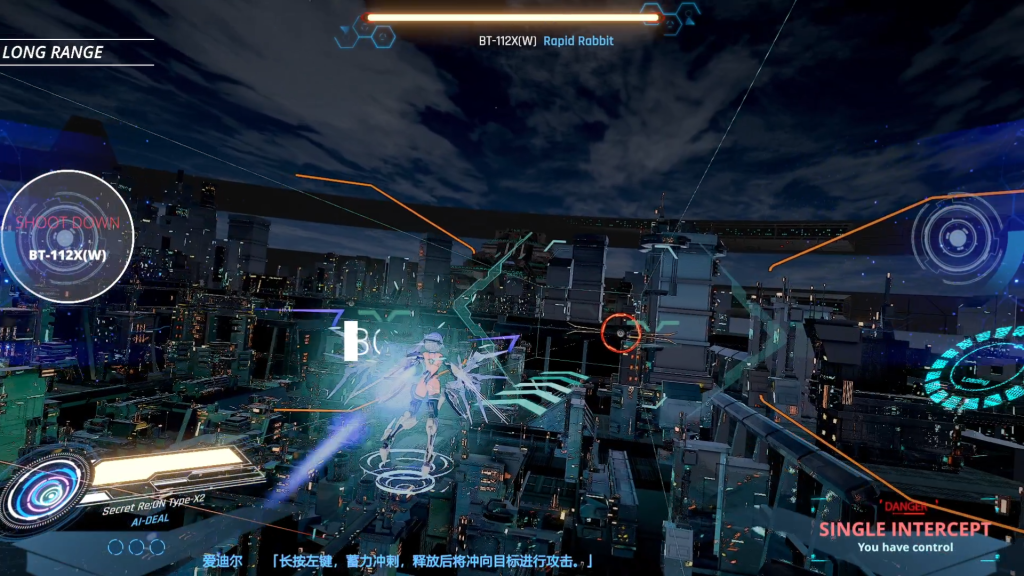The width and height of the screenshot is (1024, 576).
Task: Select the BT-112X(W) target circle
Action: (x=67, y=238)
